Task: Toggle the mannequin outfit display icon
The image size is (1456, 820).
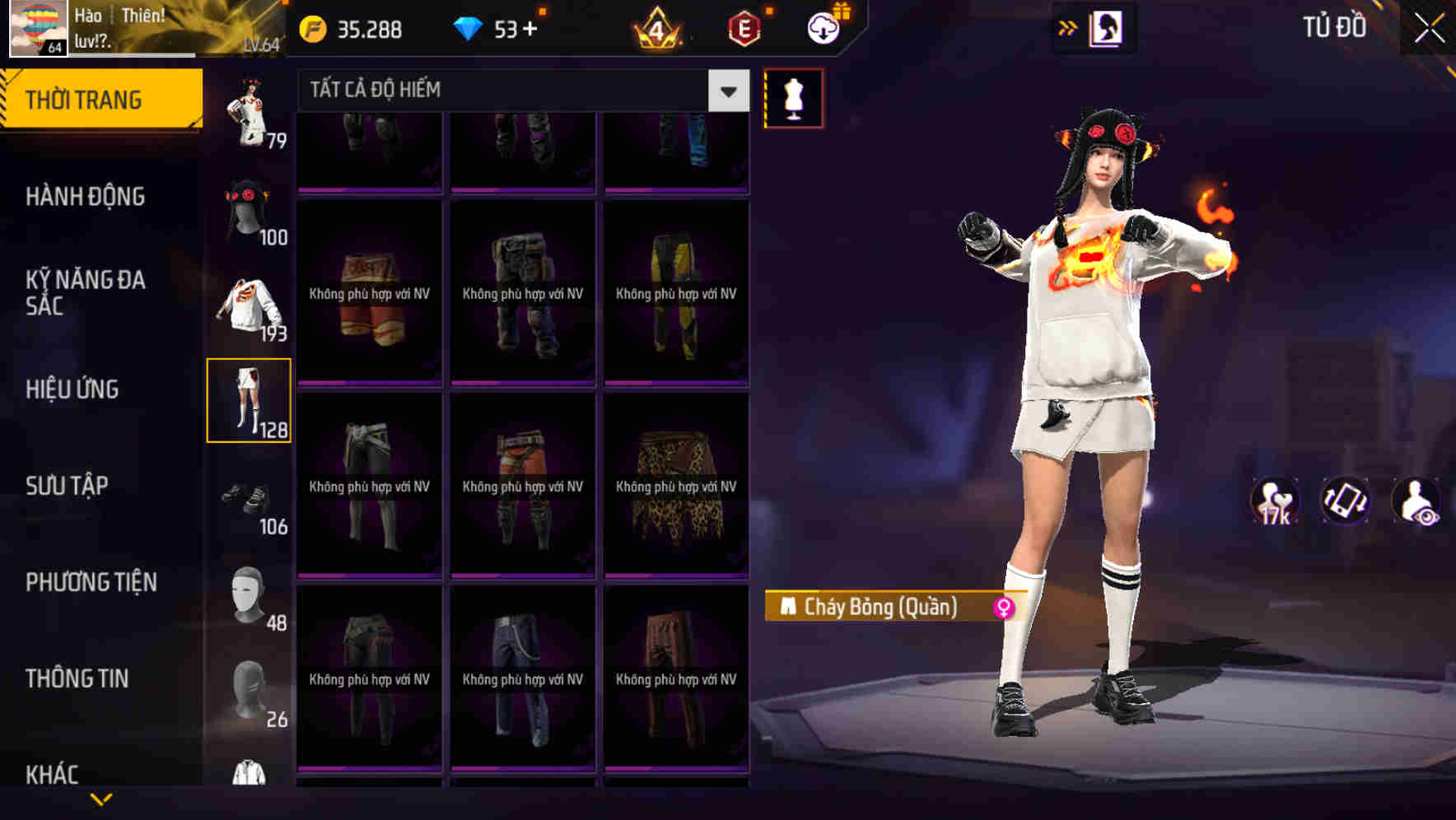Action: pyautogui.click(x=792, y=96)
